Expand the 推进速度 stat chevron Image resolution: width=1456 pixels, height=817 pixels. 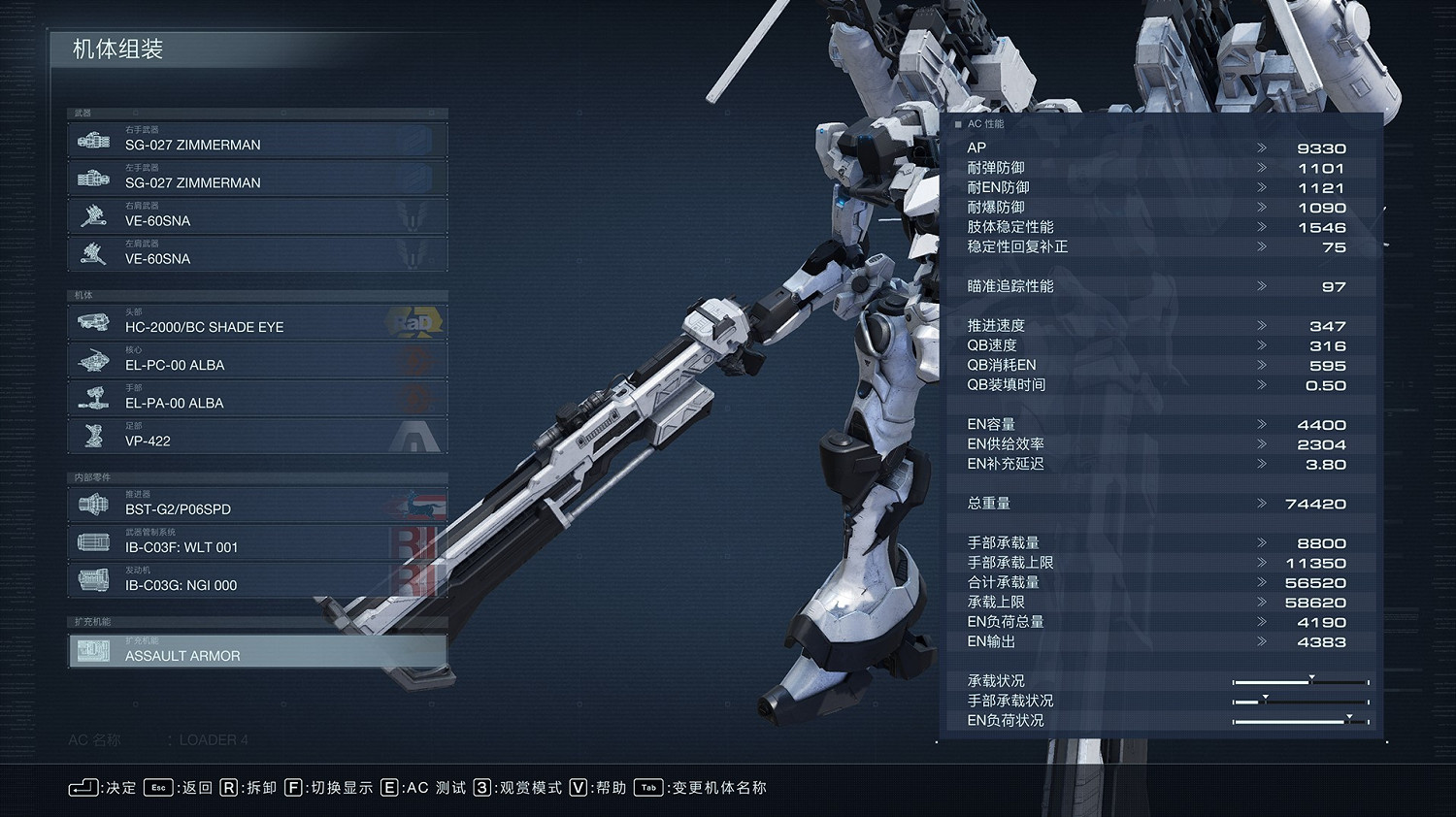coord(1264,325)
